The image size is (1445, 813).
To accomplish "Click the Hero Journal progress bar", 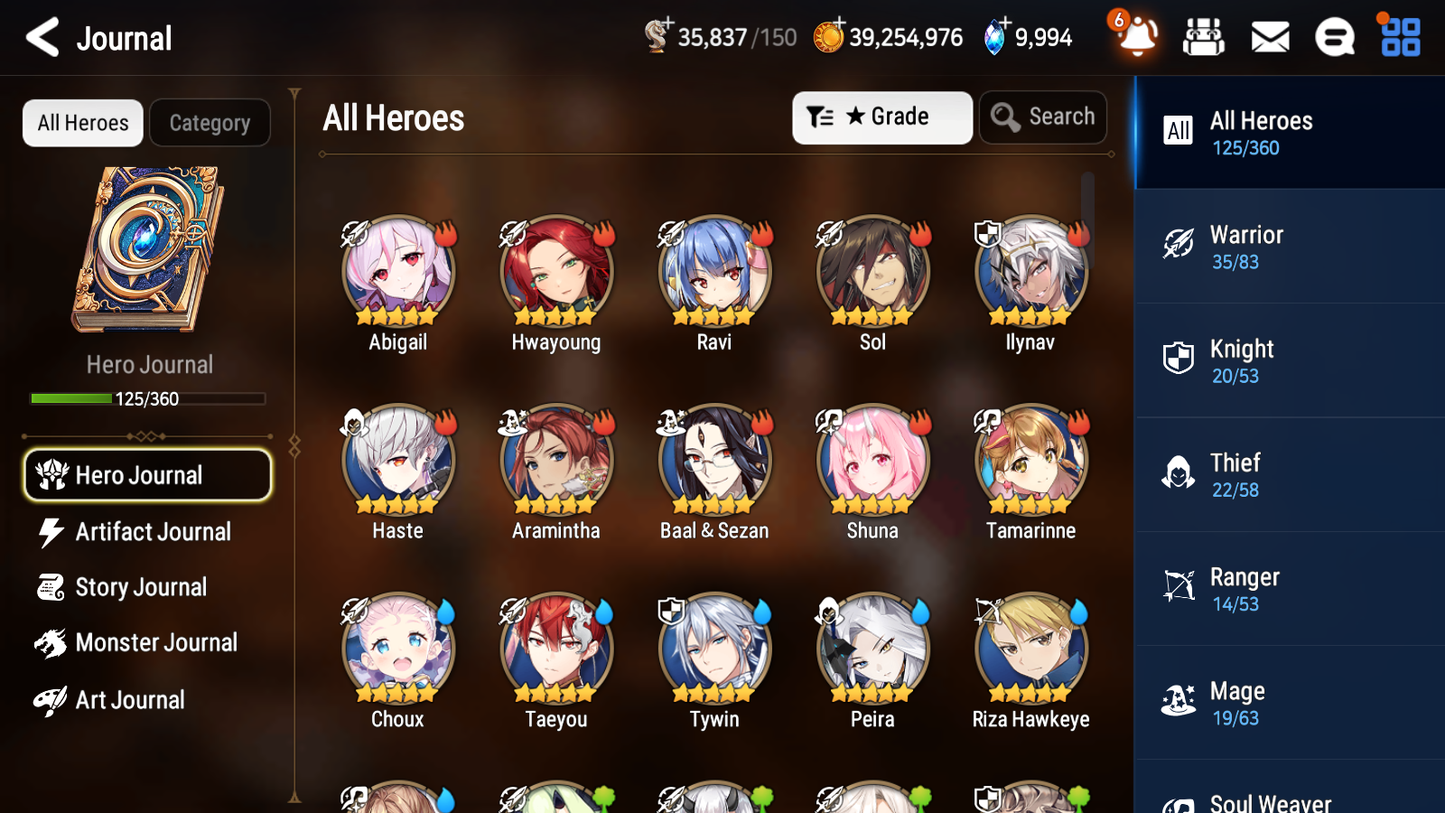I will [x=149, y=398].
